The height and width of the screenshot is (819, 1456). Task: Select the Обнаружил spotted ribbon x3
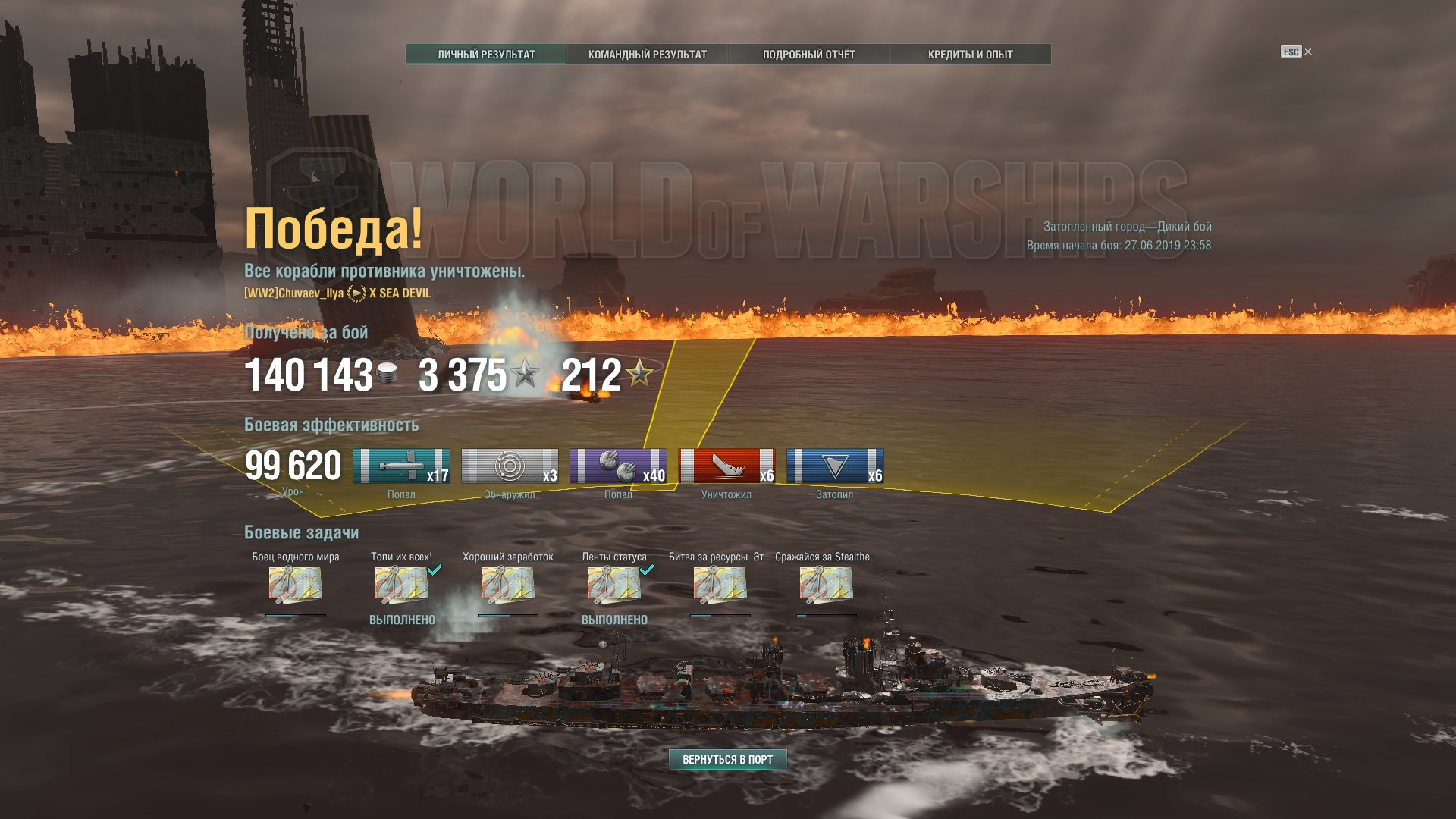(510, 466)
